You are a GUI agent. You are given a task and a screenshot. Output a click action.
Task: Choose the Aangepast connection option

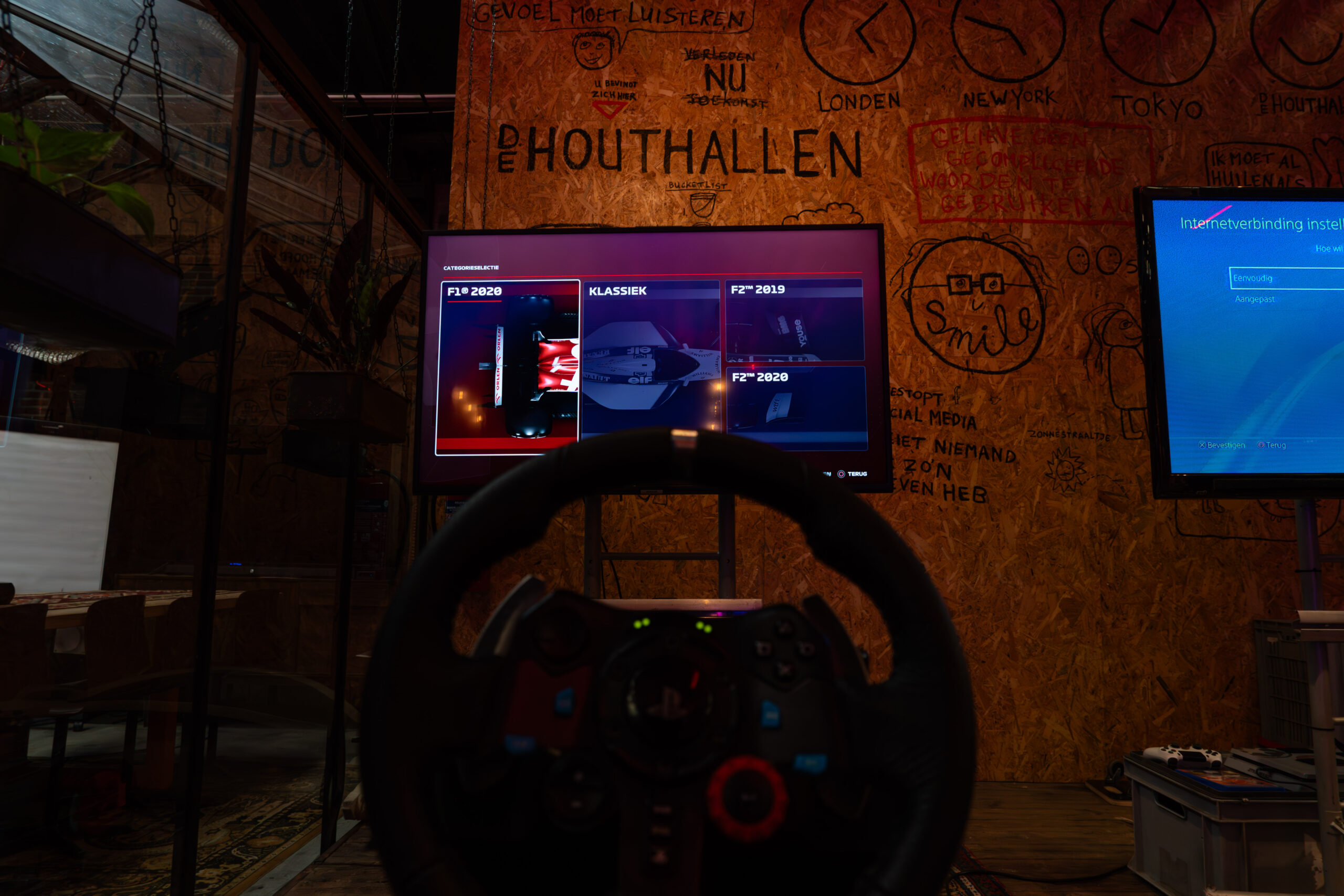1255,299
